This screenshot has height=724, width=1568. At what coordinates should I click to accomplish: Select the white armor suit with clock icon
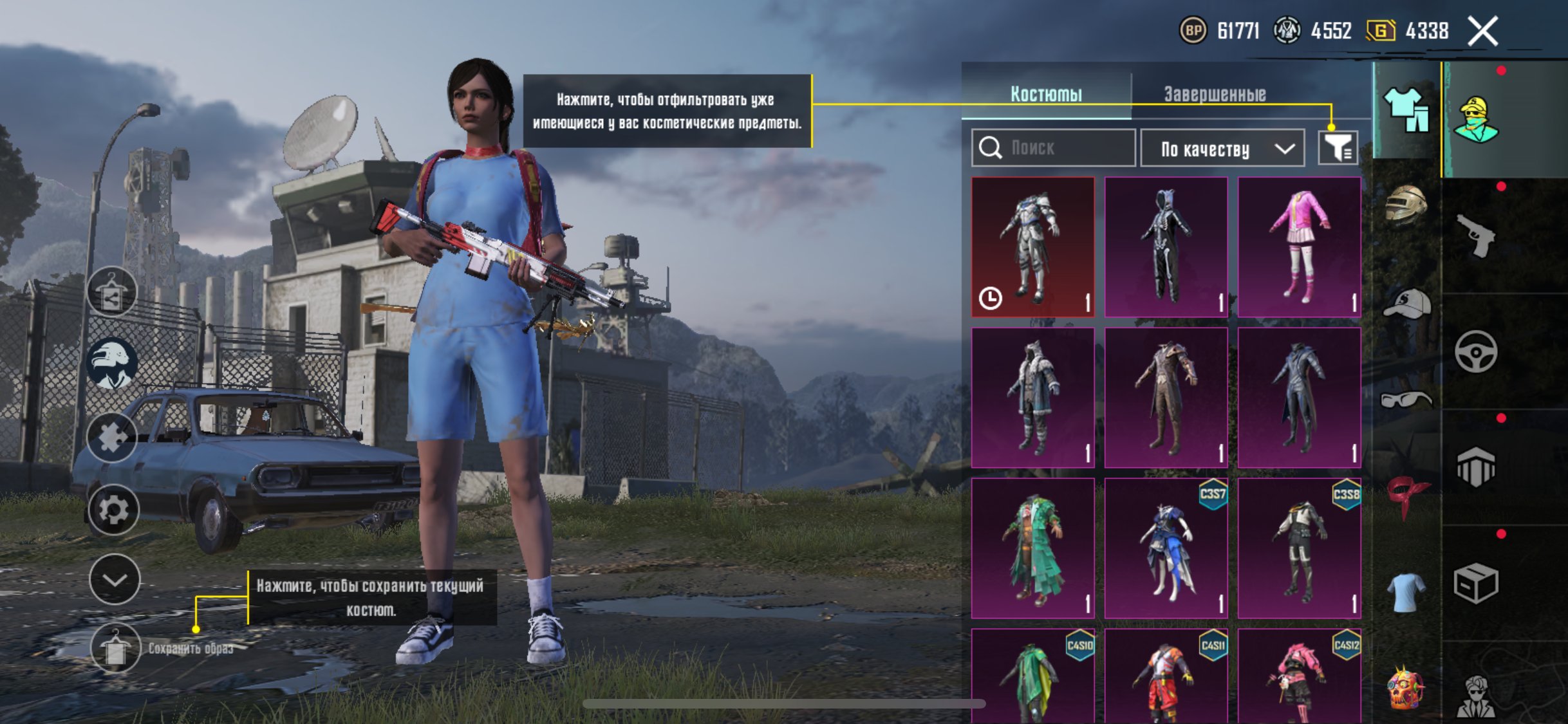(x=1033, y=247)
